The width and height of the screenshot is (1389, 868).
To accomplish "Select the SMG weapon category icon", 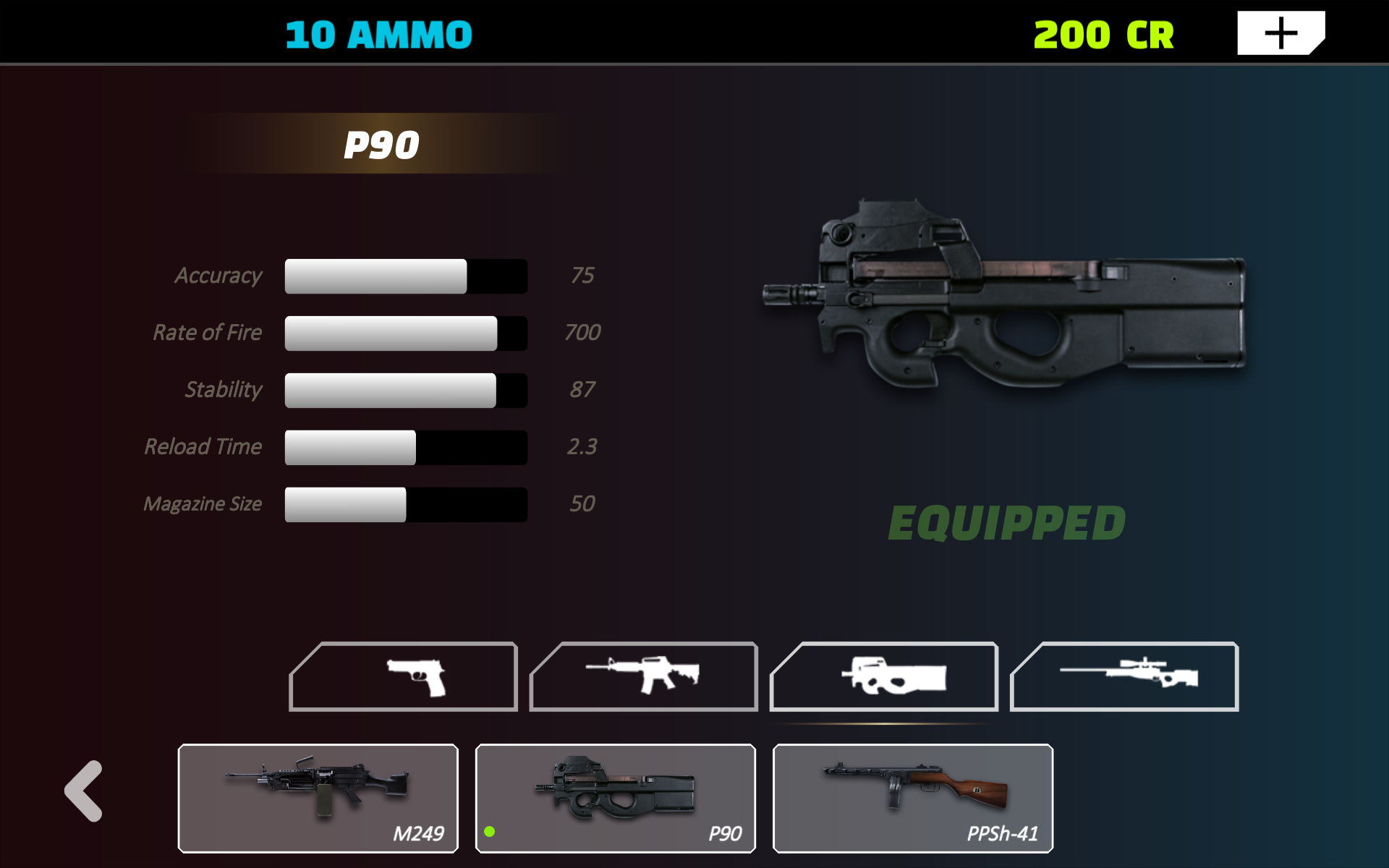I will pyautogui.click(x=883, y=677).
